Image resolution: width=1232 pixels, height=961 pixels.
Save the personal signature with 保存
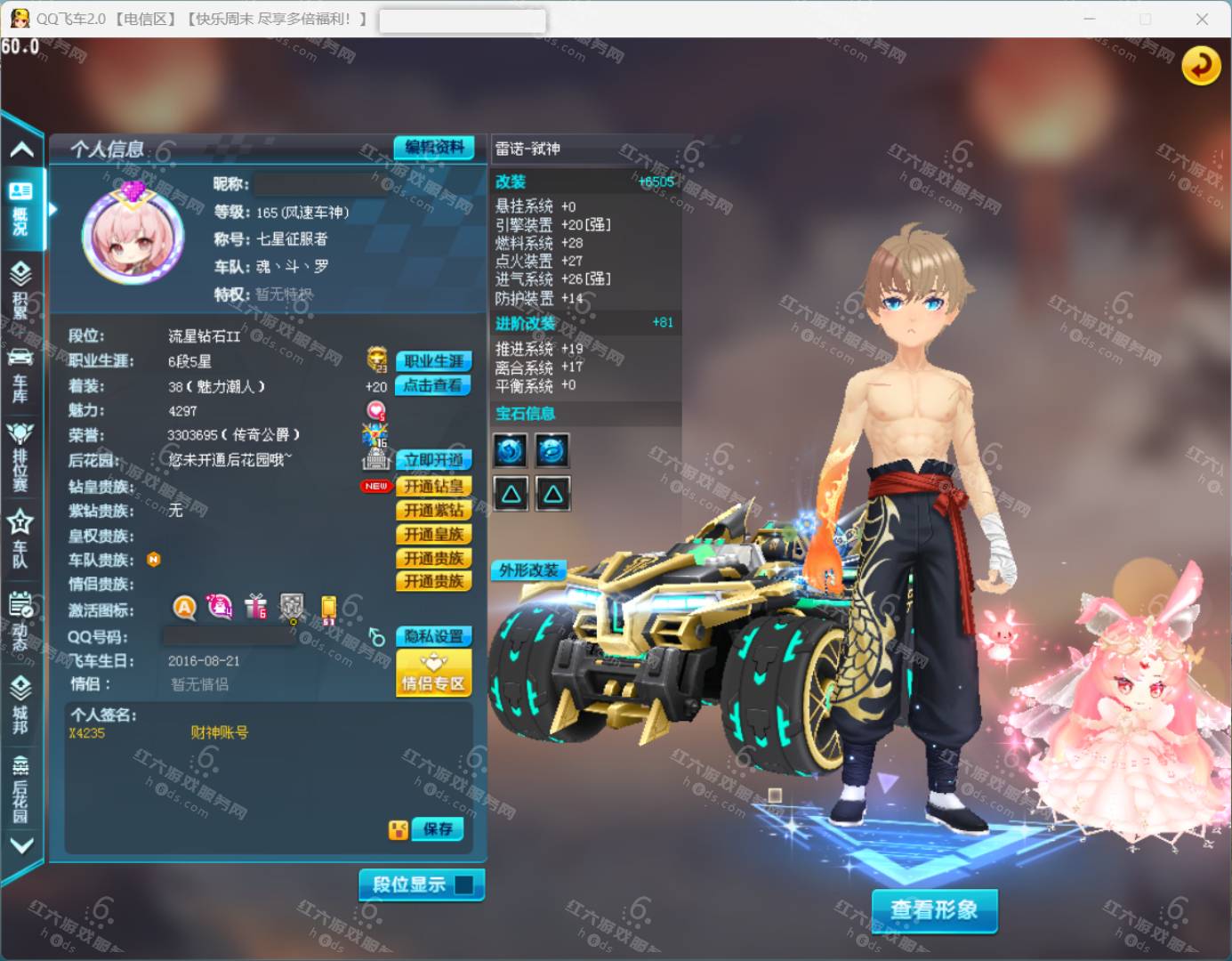click(x=437, y=829)
